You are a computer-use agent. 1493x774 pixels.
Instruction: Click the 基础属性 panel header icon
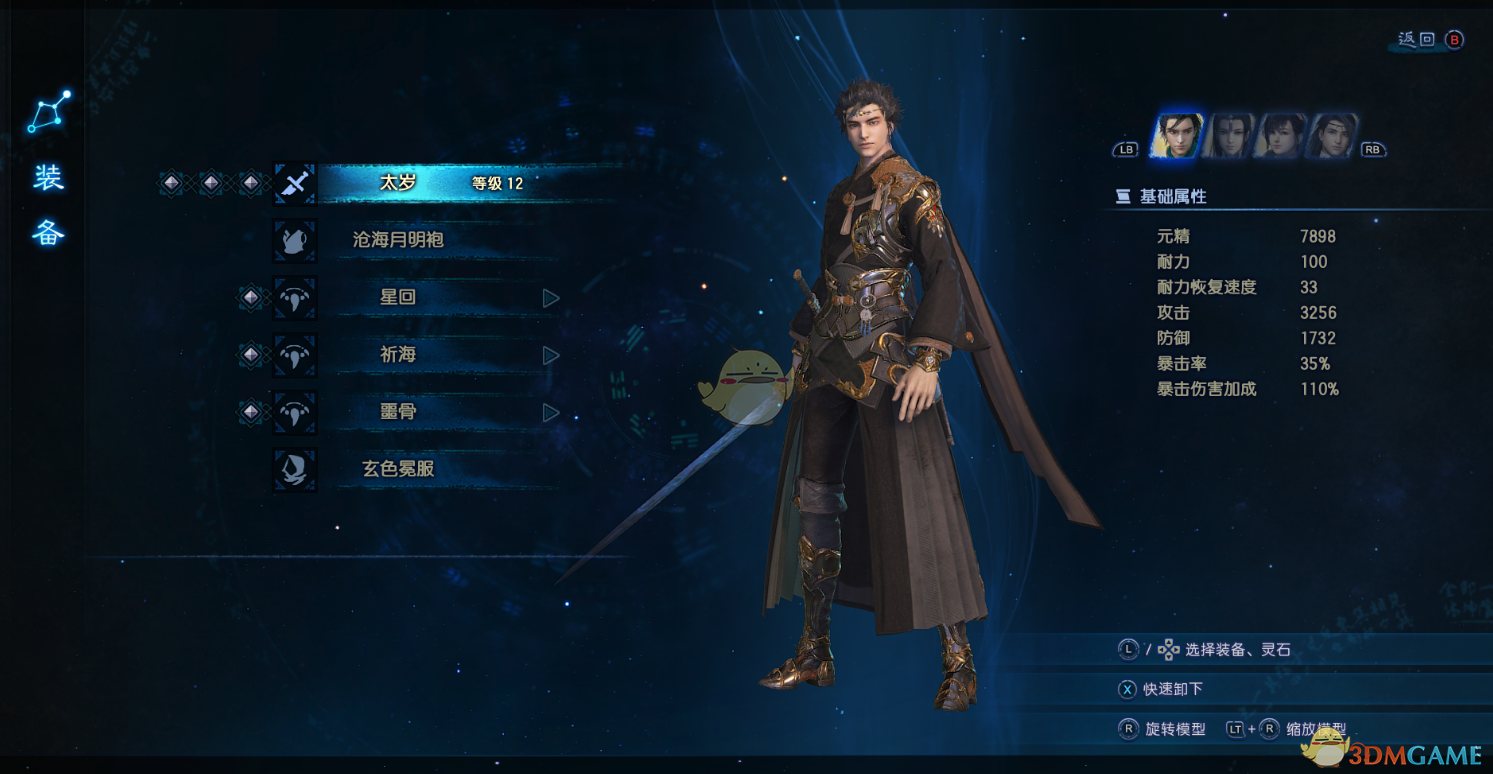pos(1126,197)
